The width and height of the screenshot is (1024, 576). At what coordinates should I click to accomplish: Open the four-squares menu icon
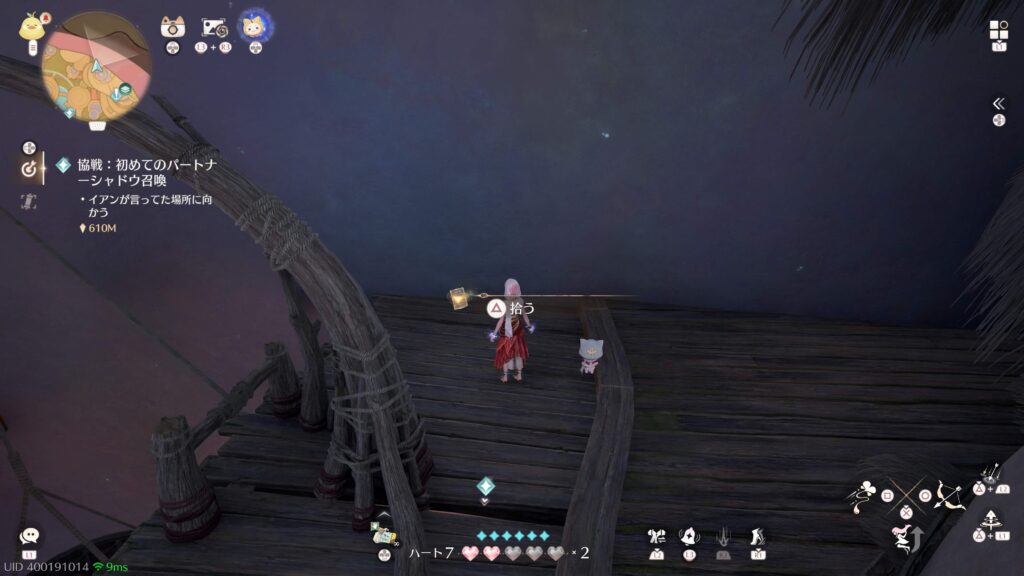click(x=998, y=30)
